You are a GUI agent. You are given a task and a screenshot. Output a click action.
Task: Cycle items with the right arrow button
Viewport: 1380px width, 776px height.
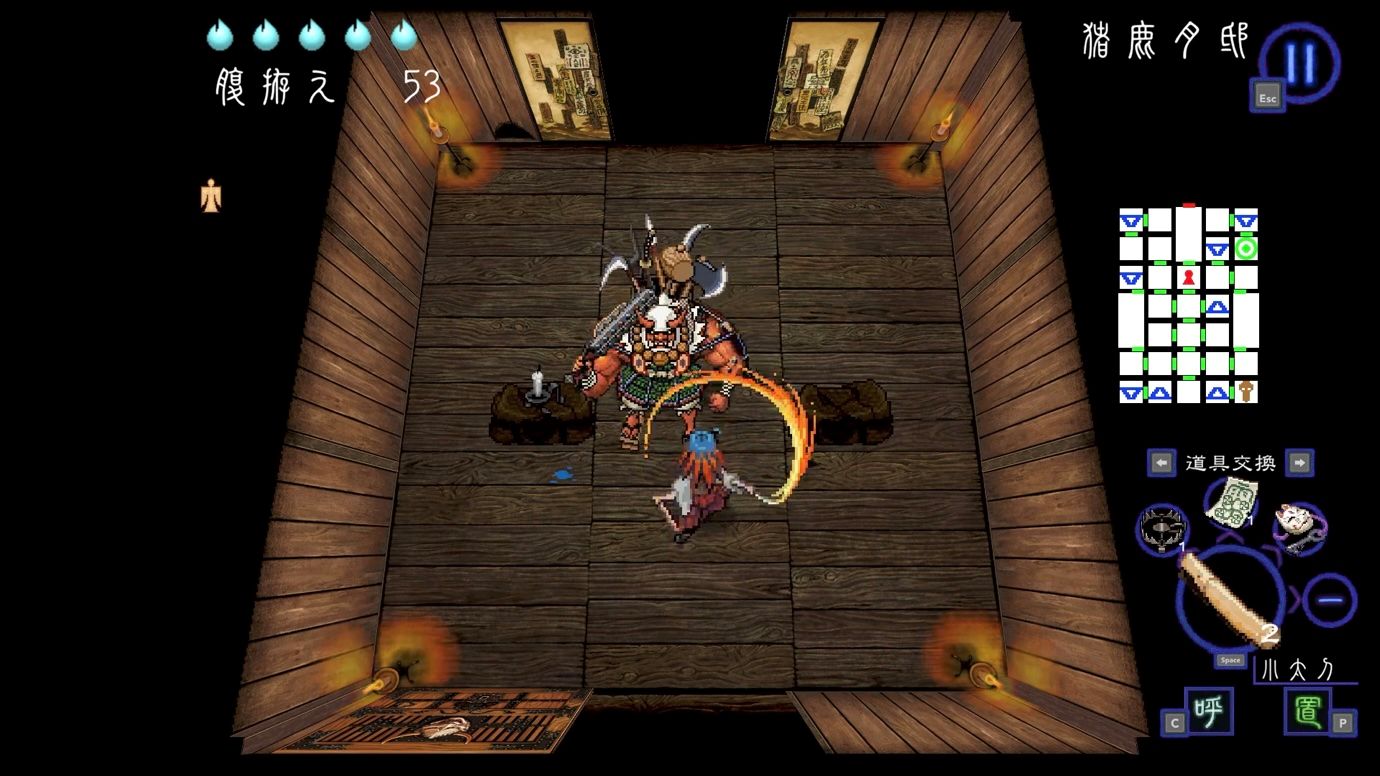pos(1298,462)
